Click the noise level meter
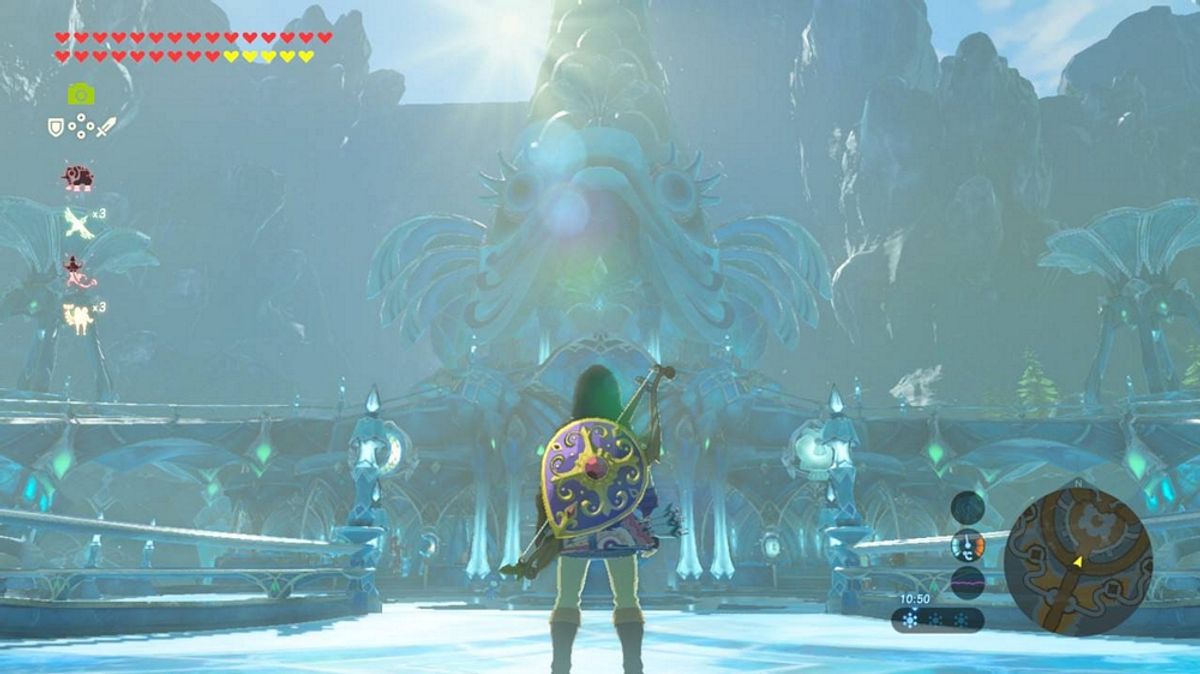Screen dimensions: 1200x674 point(967,582)
